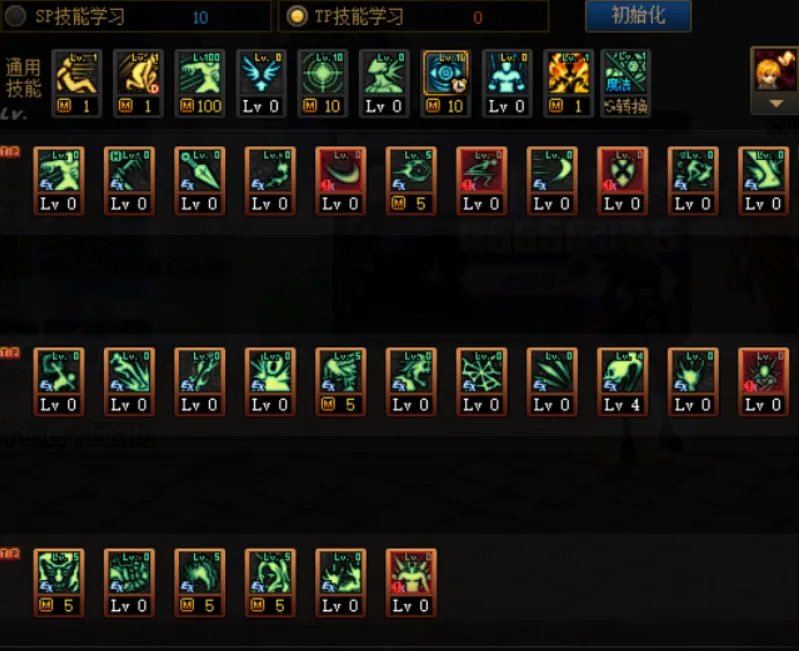Activate the fiery orange general skill icon

[569, 75]
